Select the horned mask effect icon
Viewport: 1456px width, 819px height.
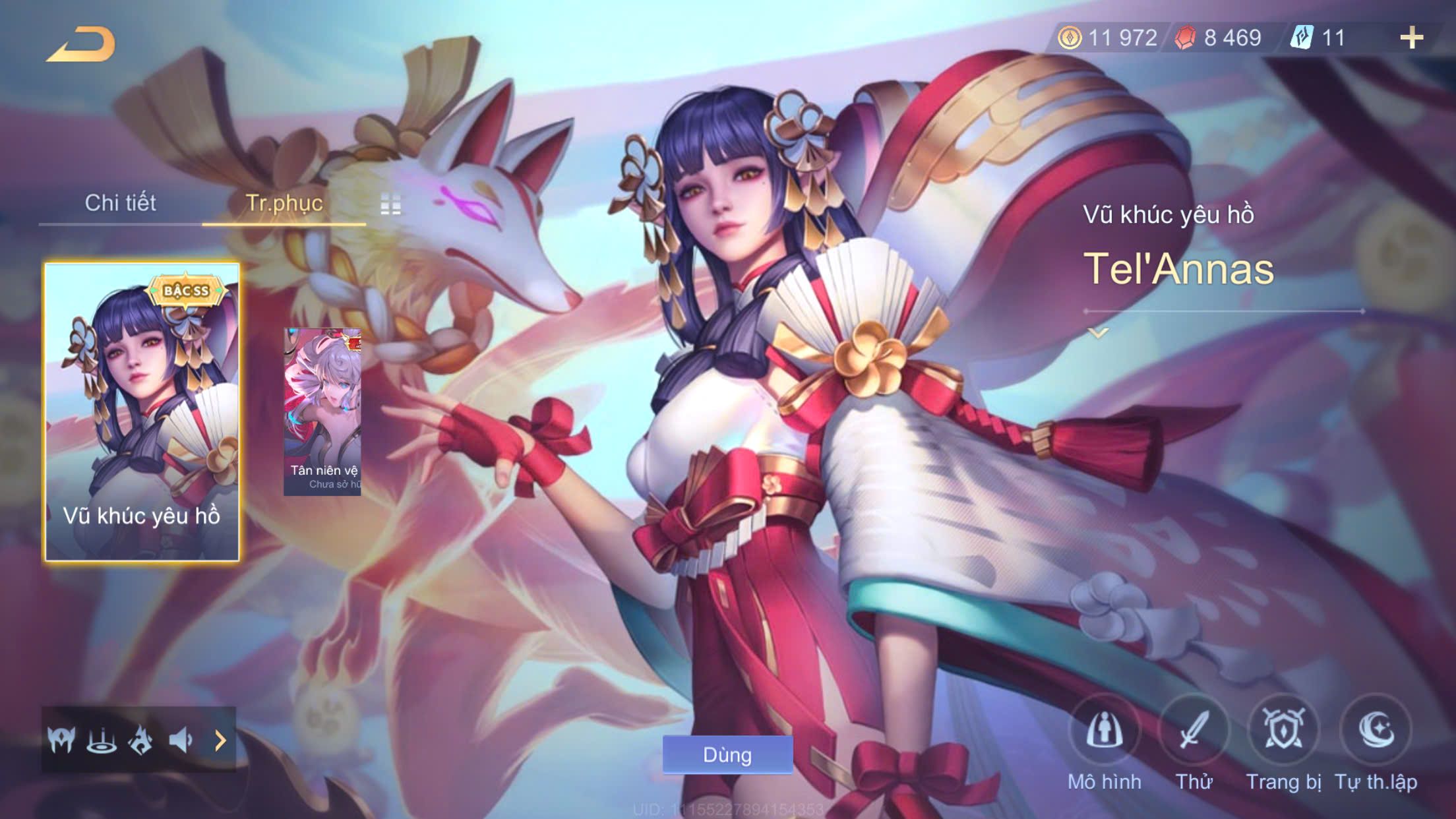pyautogui.click(x=61, y=741)
